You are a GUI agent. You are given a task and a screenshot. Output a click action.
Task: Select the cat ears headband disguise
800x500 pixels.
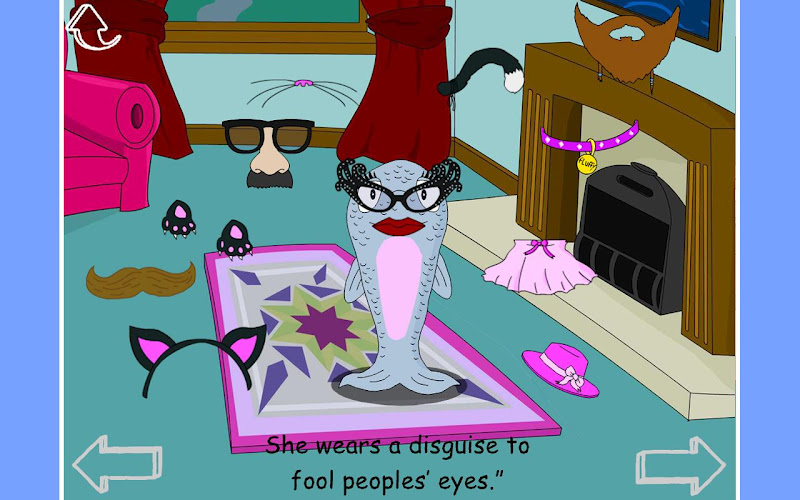pos(197,355)
